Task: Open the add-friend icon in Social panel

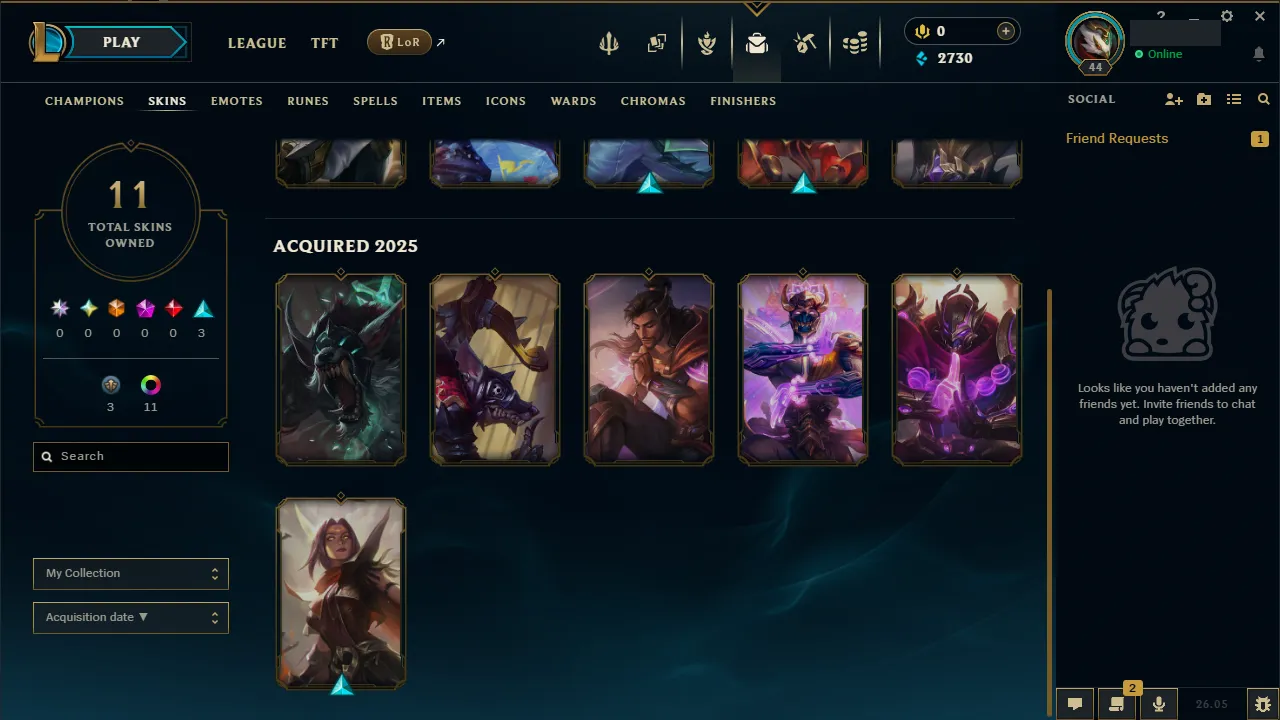Action: click(1173, 99)
